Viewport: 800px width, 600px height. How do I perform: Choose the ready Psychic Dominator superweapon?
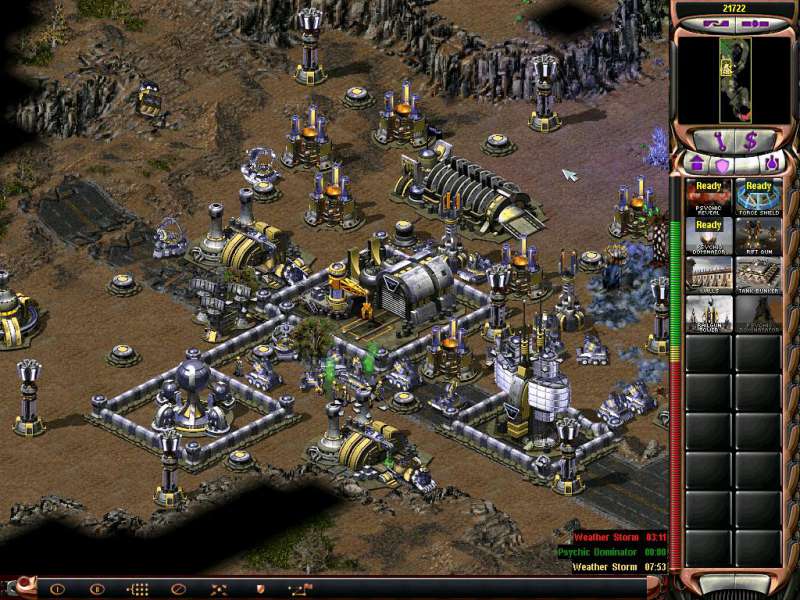[709, 237]
